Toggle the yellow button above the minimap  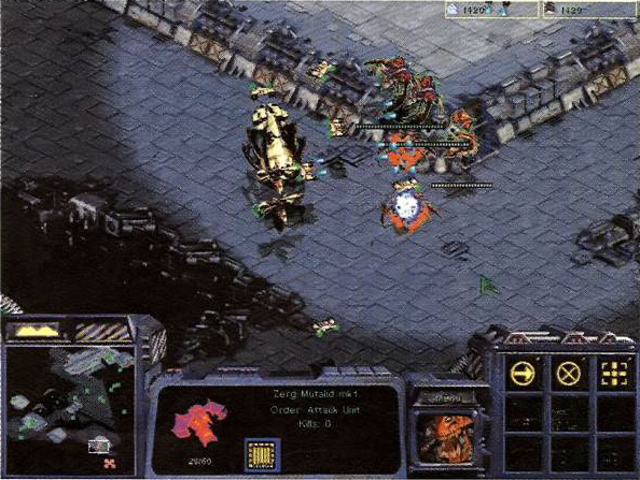pos(37,330)
